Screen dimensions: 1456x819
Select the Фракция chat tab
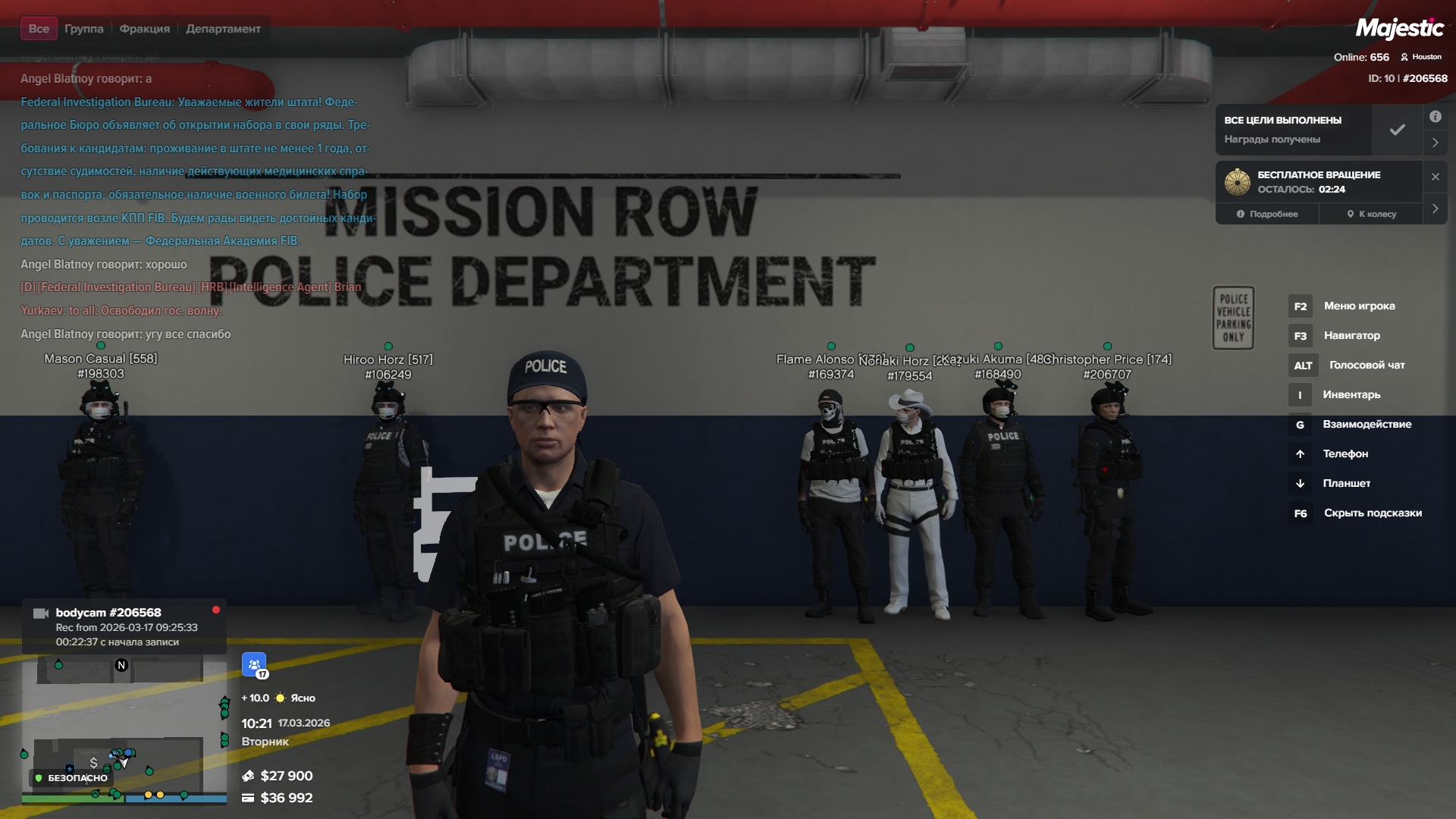[x=144, y=29]
